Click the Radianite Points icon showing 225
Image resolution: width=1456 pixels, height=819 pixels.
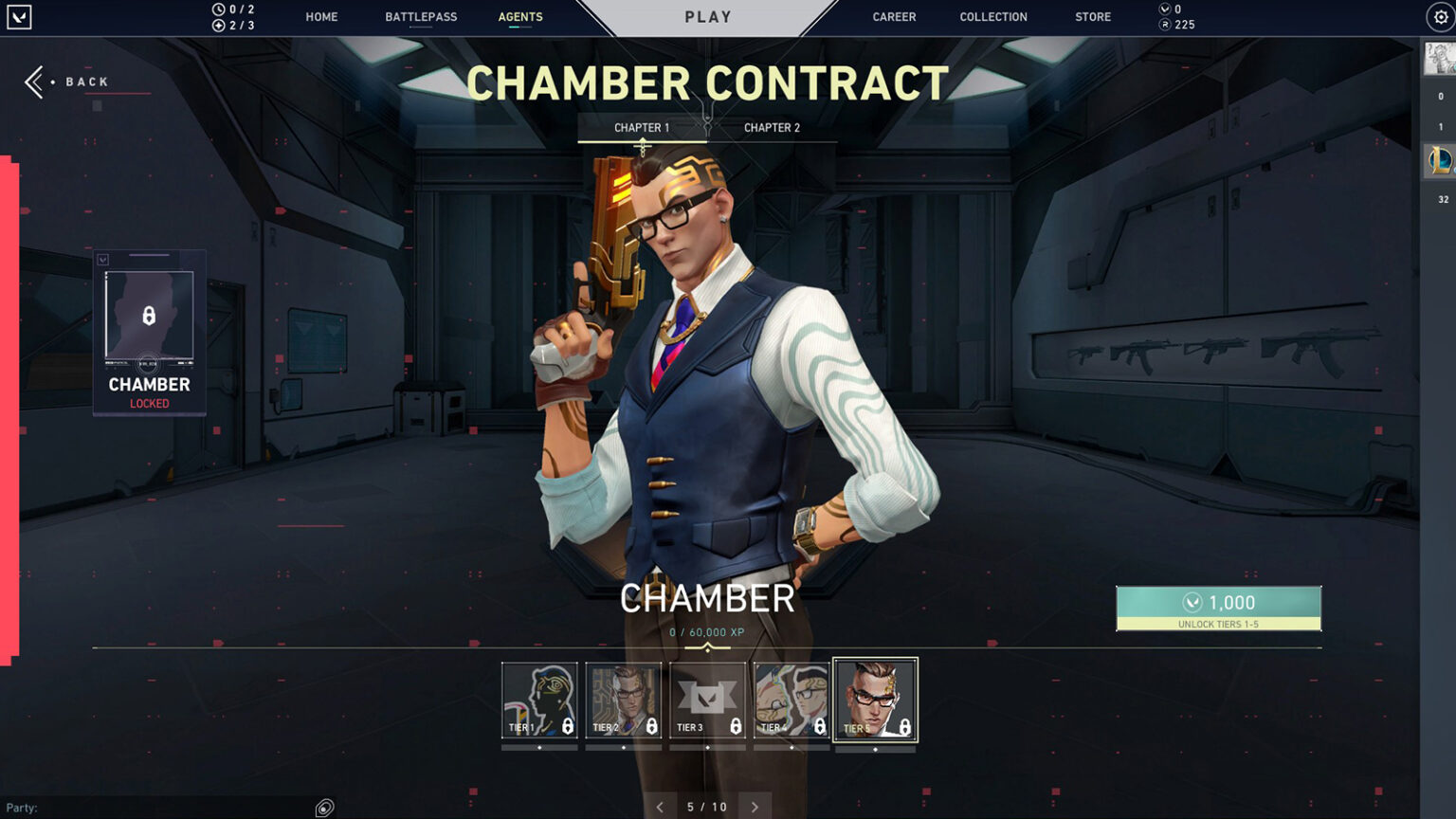[x=1164, y=25]
